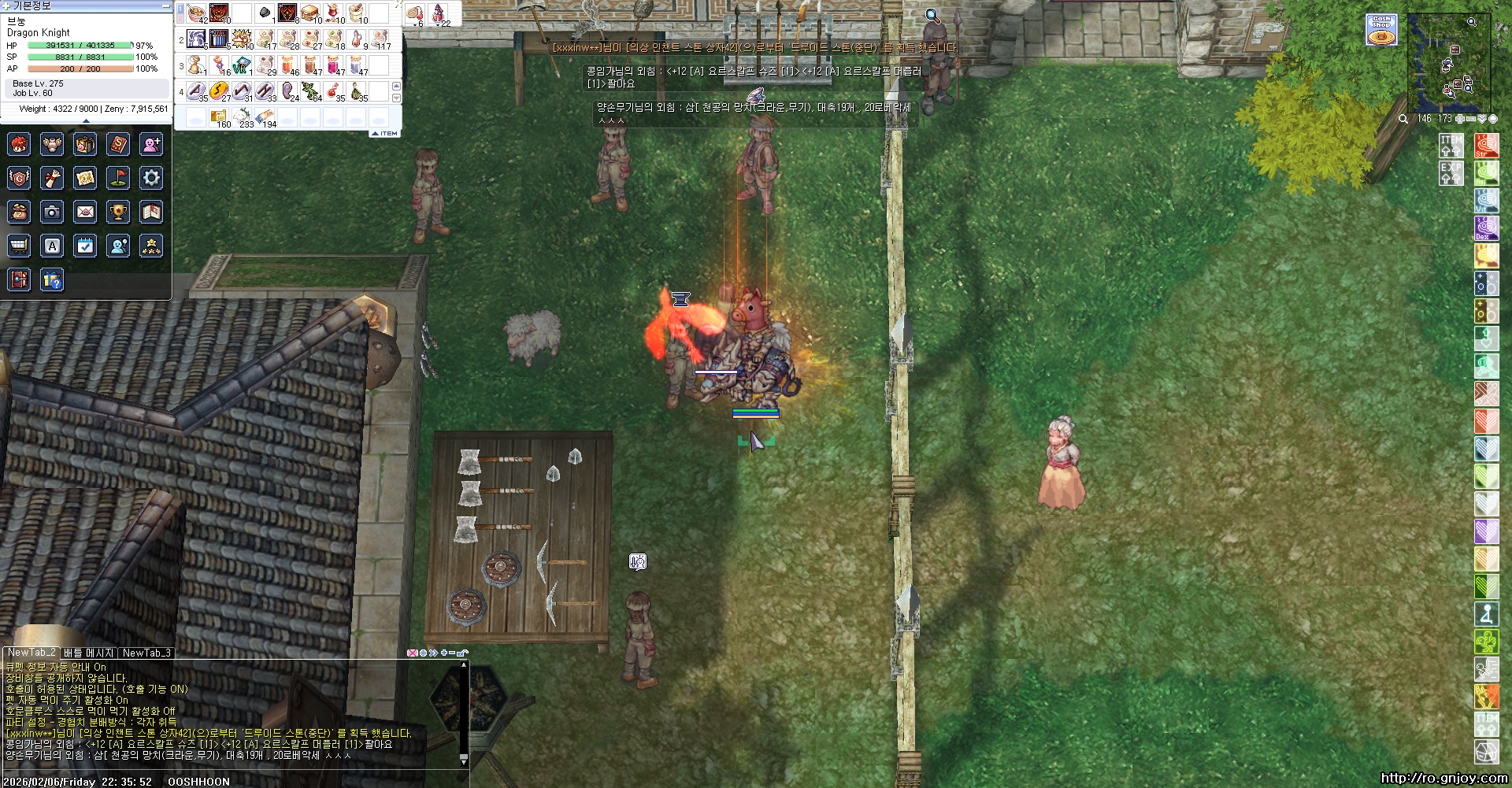Click the ITEM boost status icon
The height and width of the screenshot is (788, 1512).
[1451, 146]
